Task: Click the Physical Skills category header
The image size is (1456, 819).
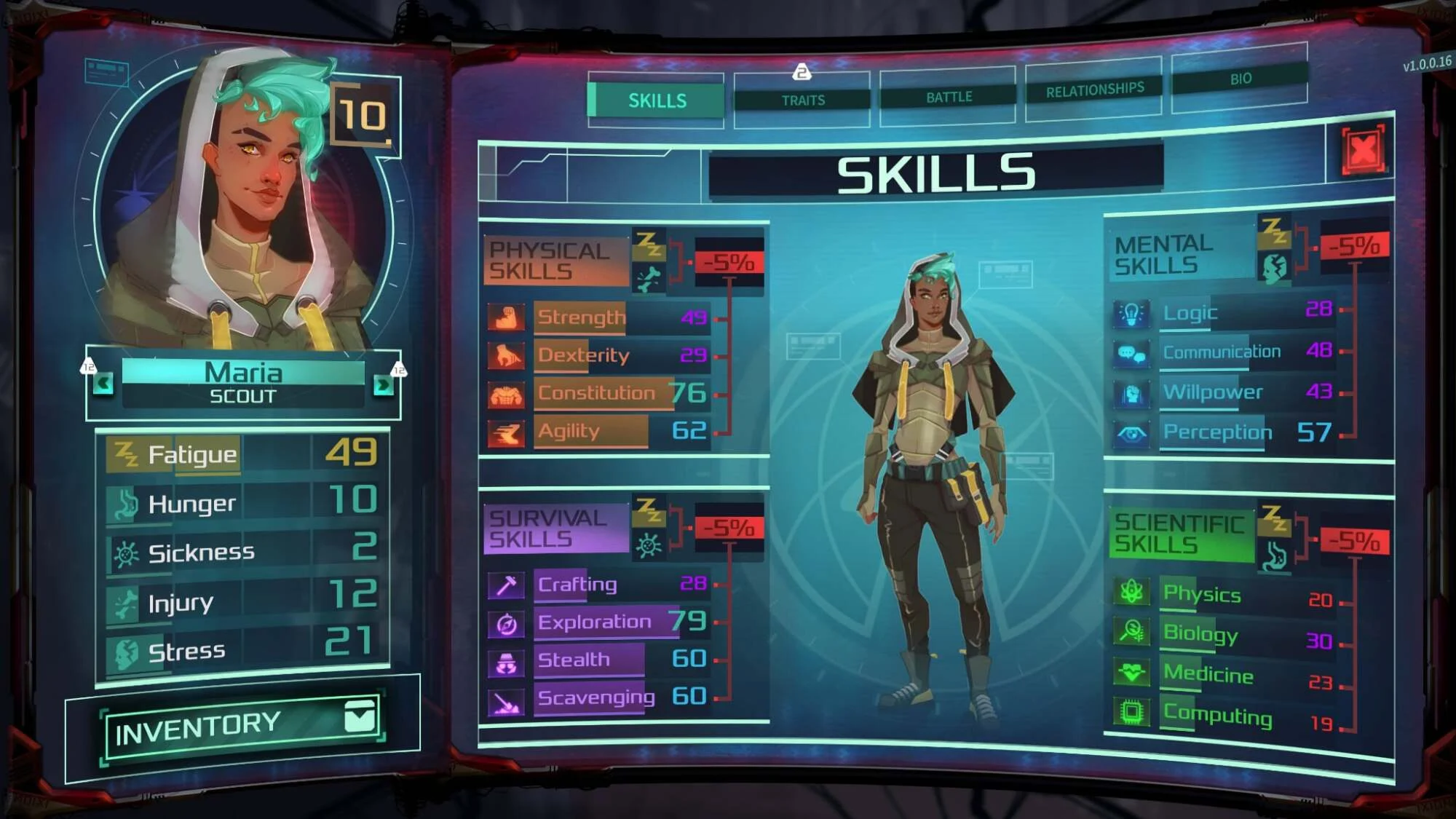Action: (x=555, y=261)
